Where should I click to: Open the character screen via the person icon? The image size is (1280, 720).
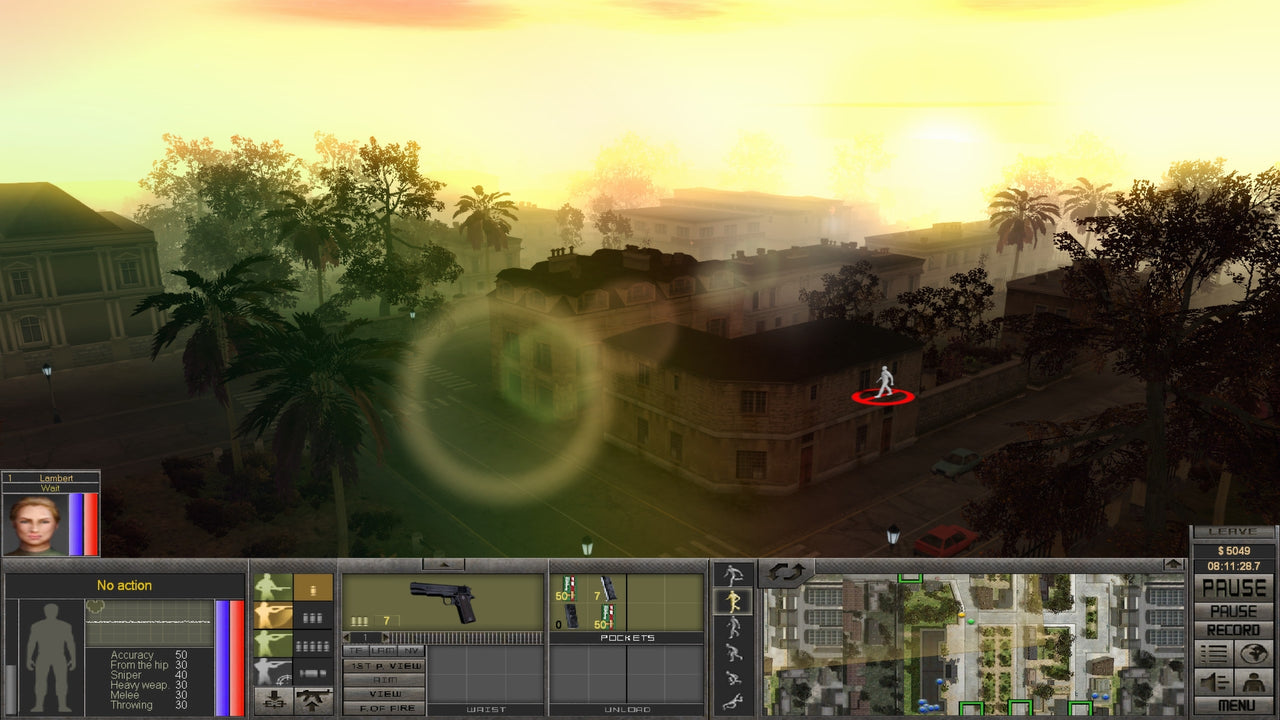tap(1254, 682)
